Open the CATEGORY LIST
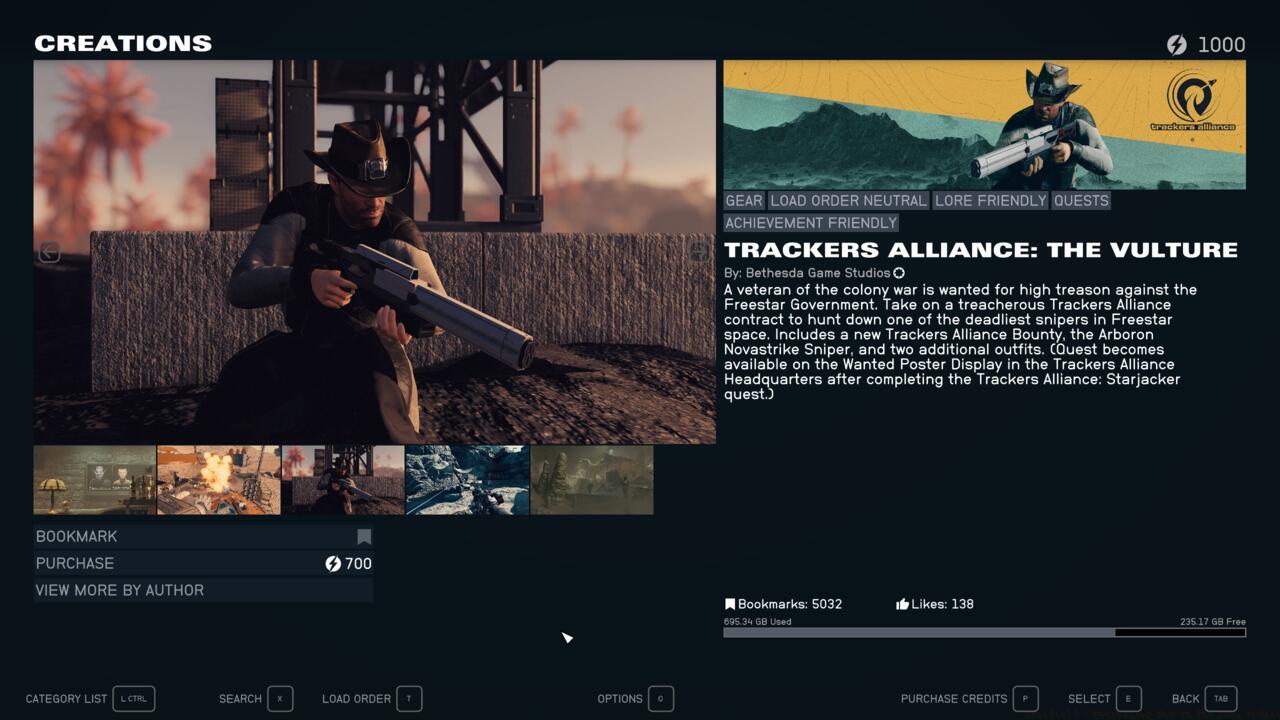 click(x=66, y=699)
